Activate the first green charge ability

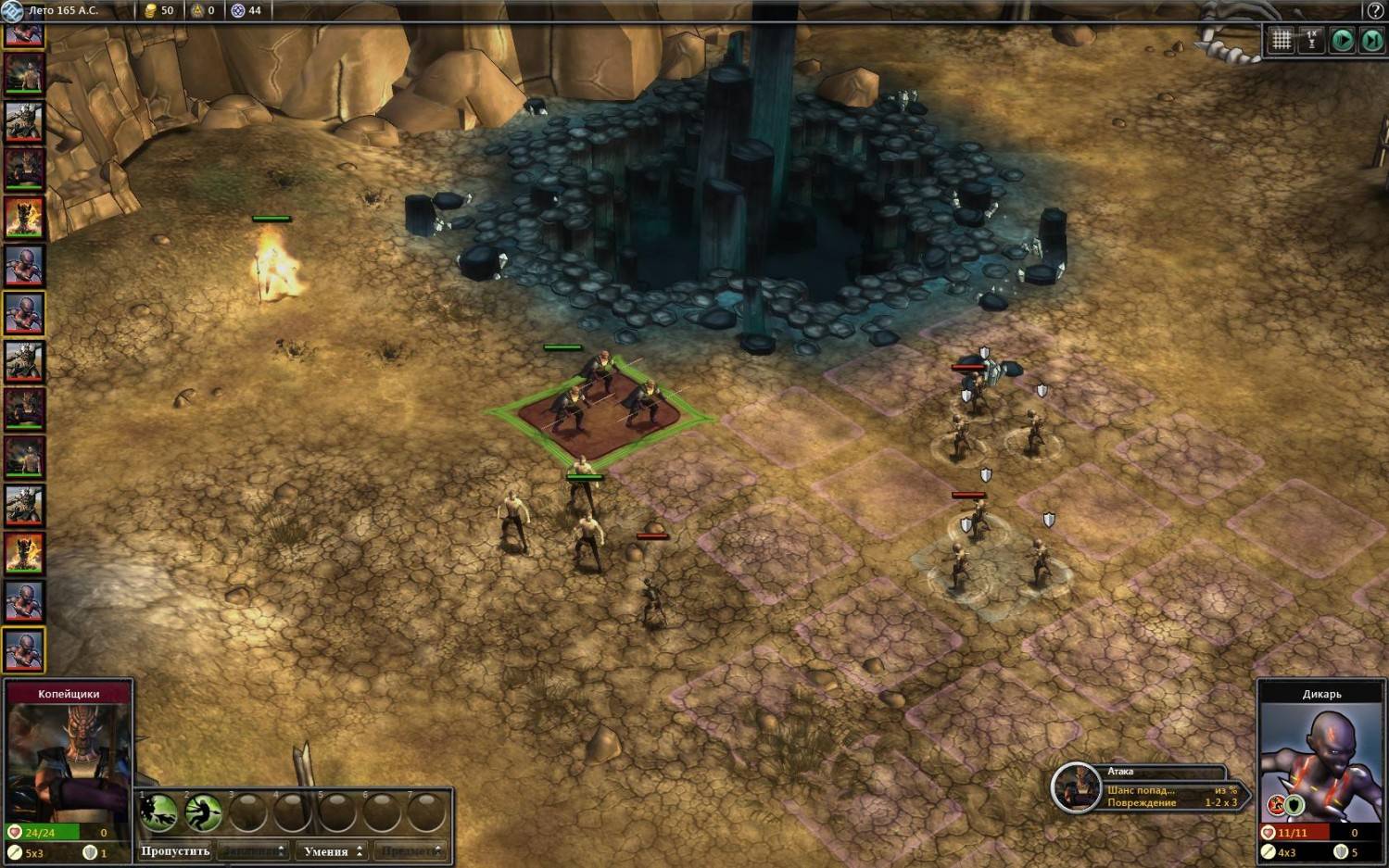[x=158, y=812]
